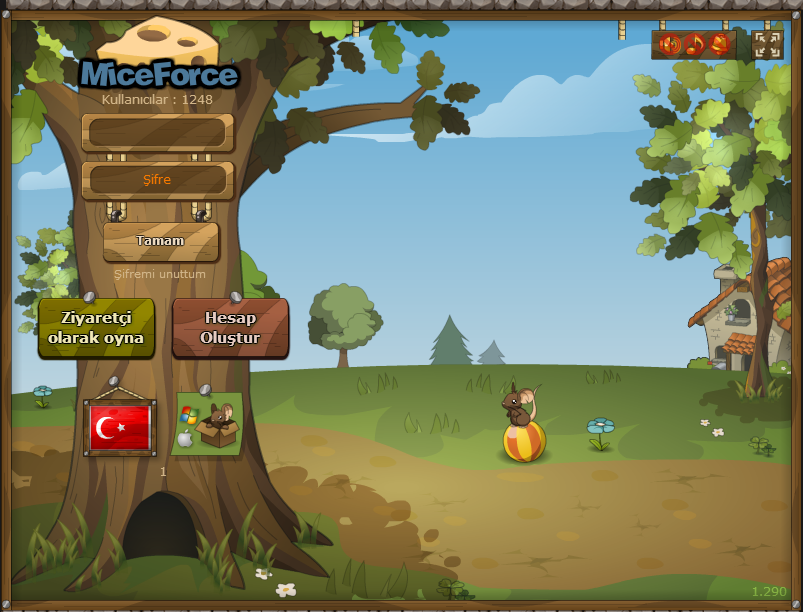Open the standalone download box icon
The width and height of the screenshot is (803, 612).
tap(207, 424)
